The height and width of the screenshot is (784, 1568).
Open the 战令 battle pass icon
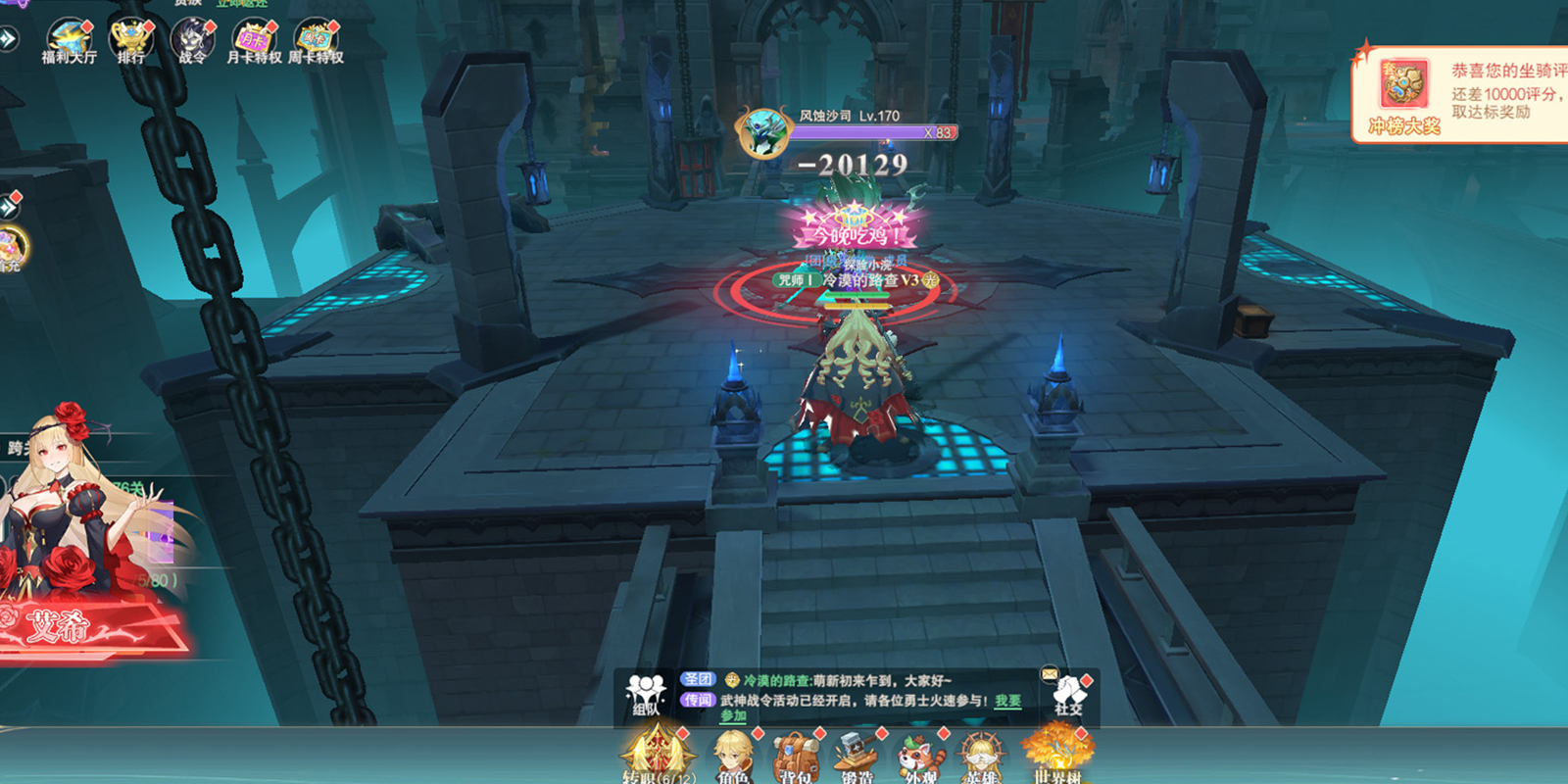(192, 42)
